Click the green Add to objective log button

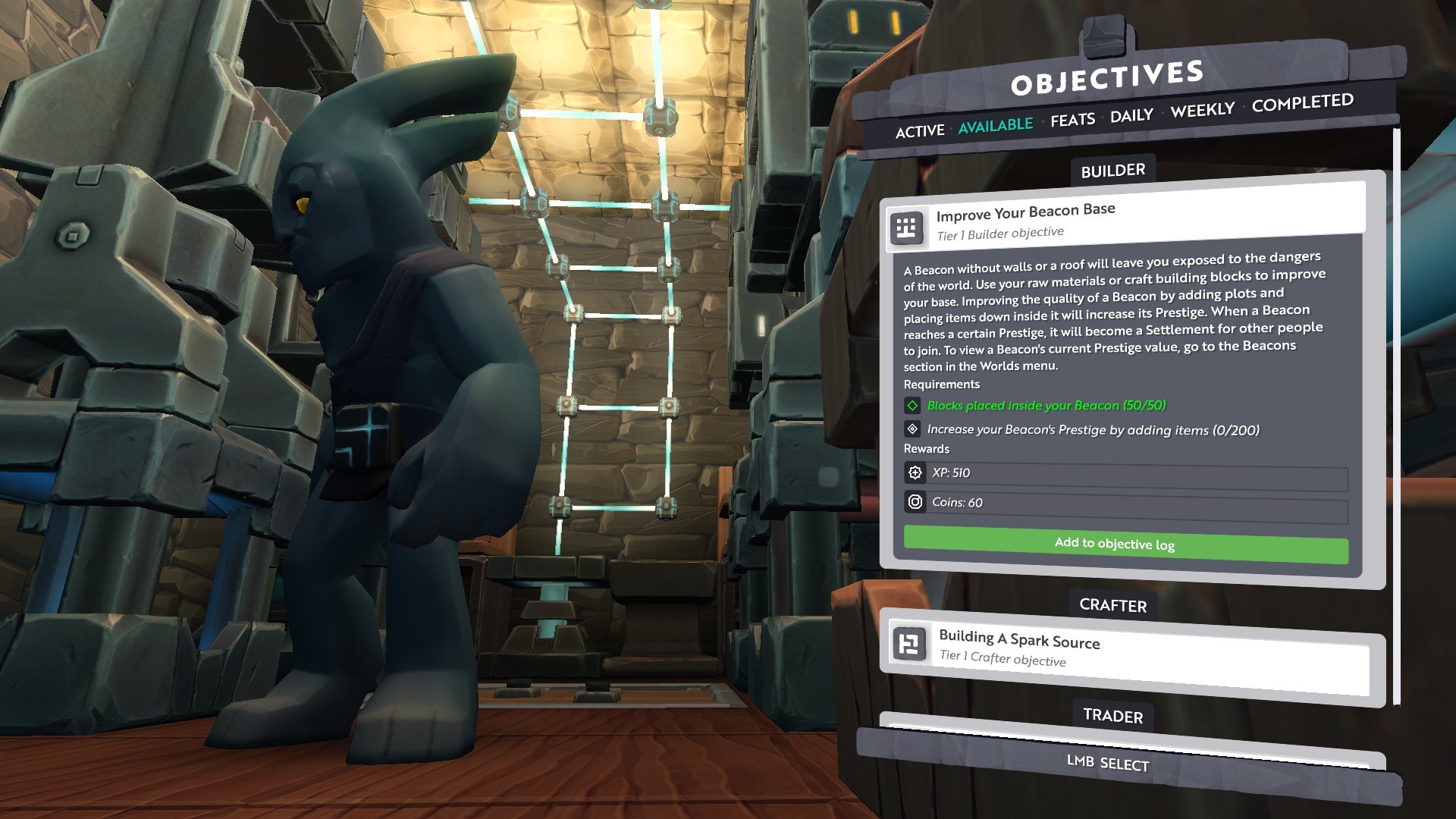pyautogui.click(x=1125, y=544)
